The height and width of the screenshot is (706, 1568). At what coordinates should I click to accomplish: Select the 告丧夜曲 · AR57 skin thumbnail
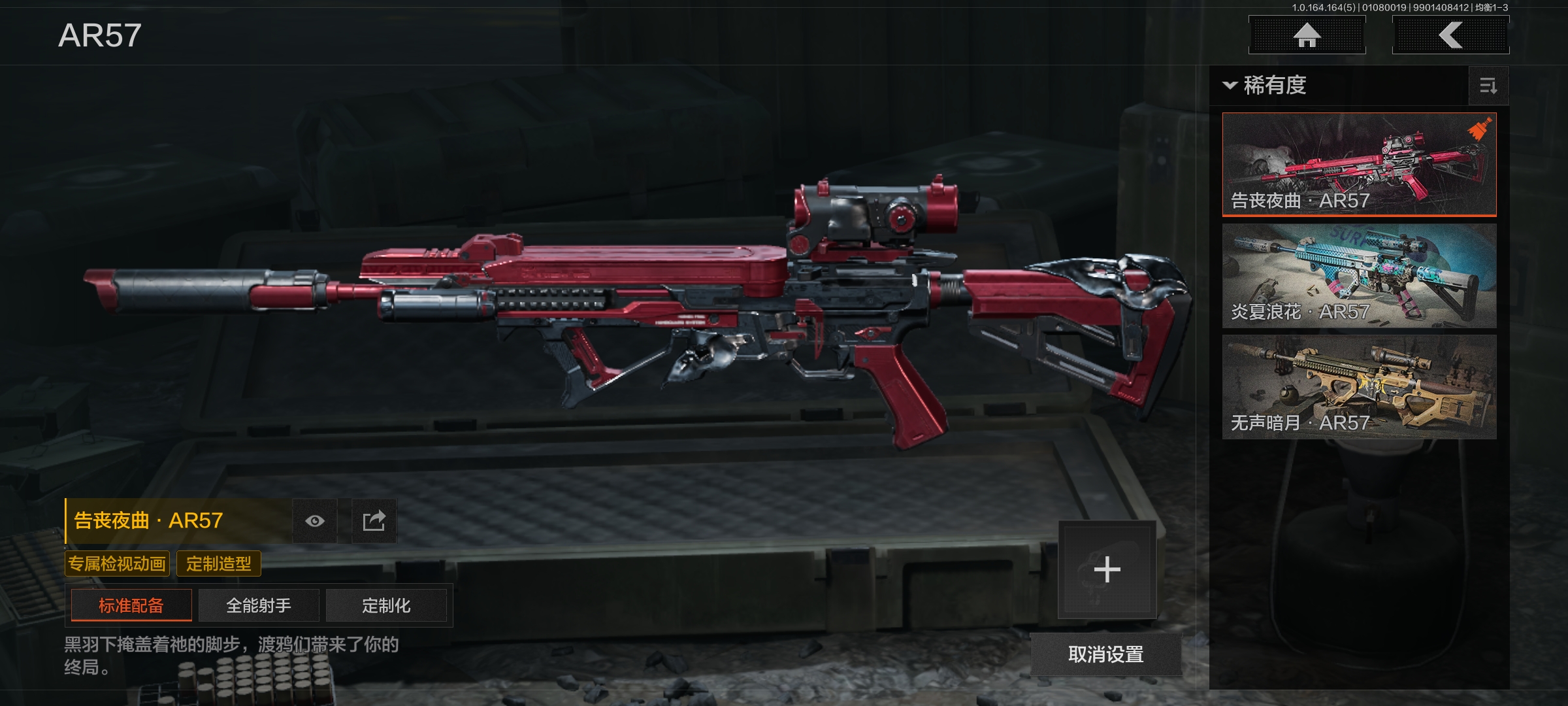tap(1359, 164)
